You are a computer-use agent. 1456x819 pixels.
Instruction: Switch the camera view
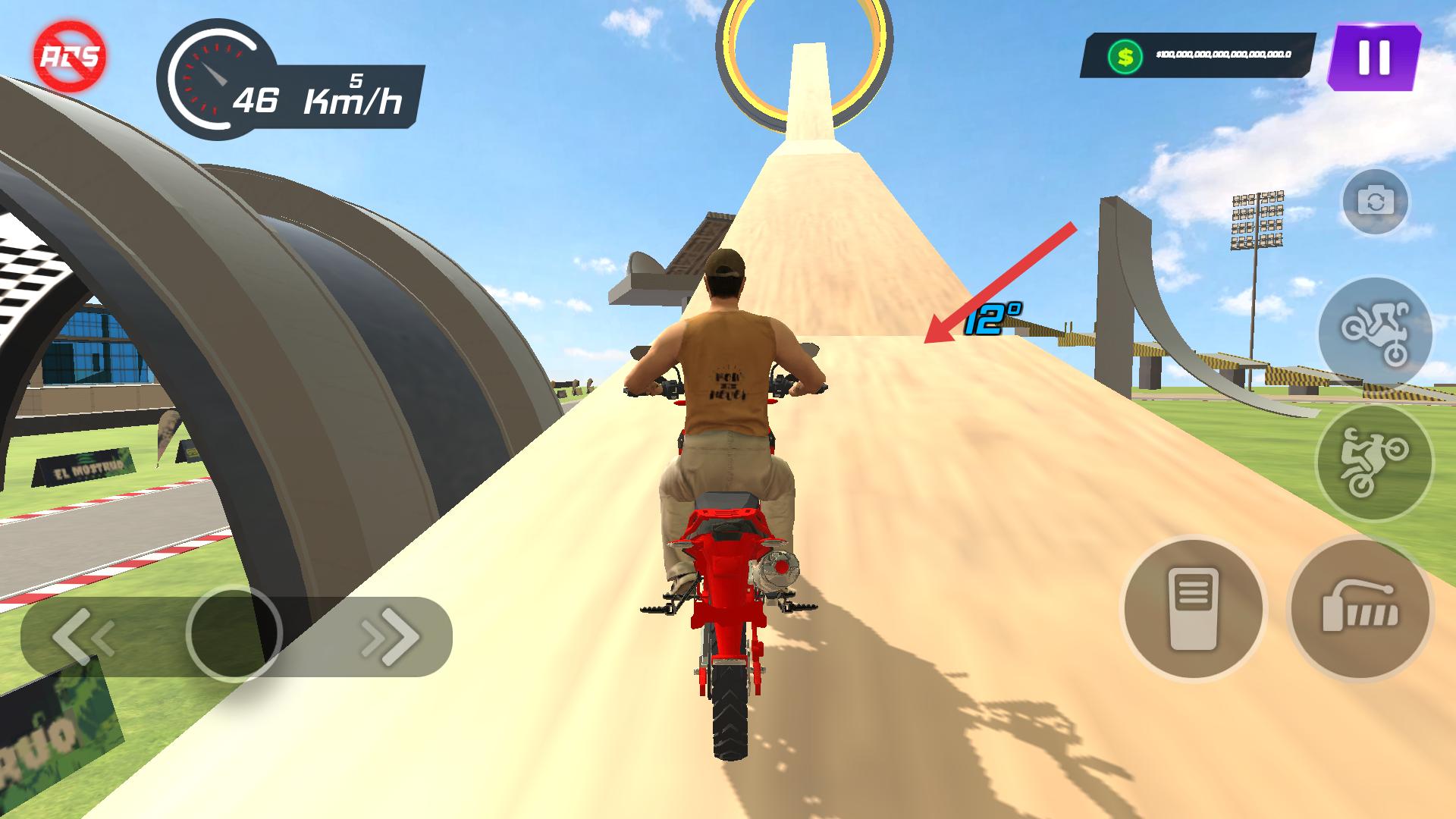click(1375, 202)
